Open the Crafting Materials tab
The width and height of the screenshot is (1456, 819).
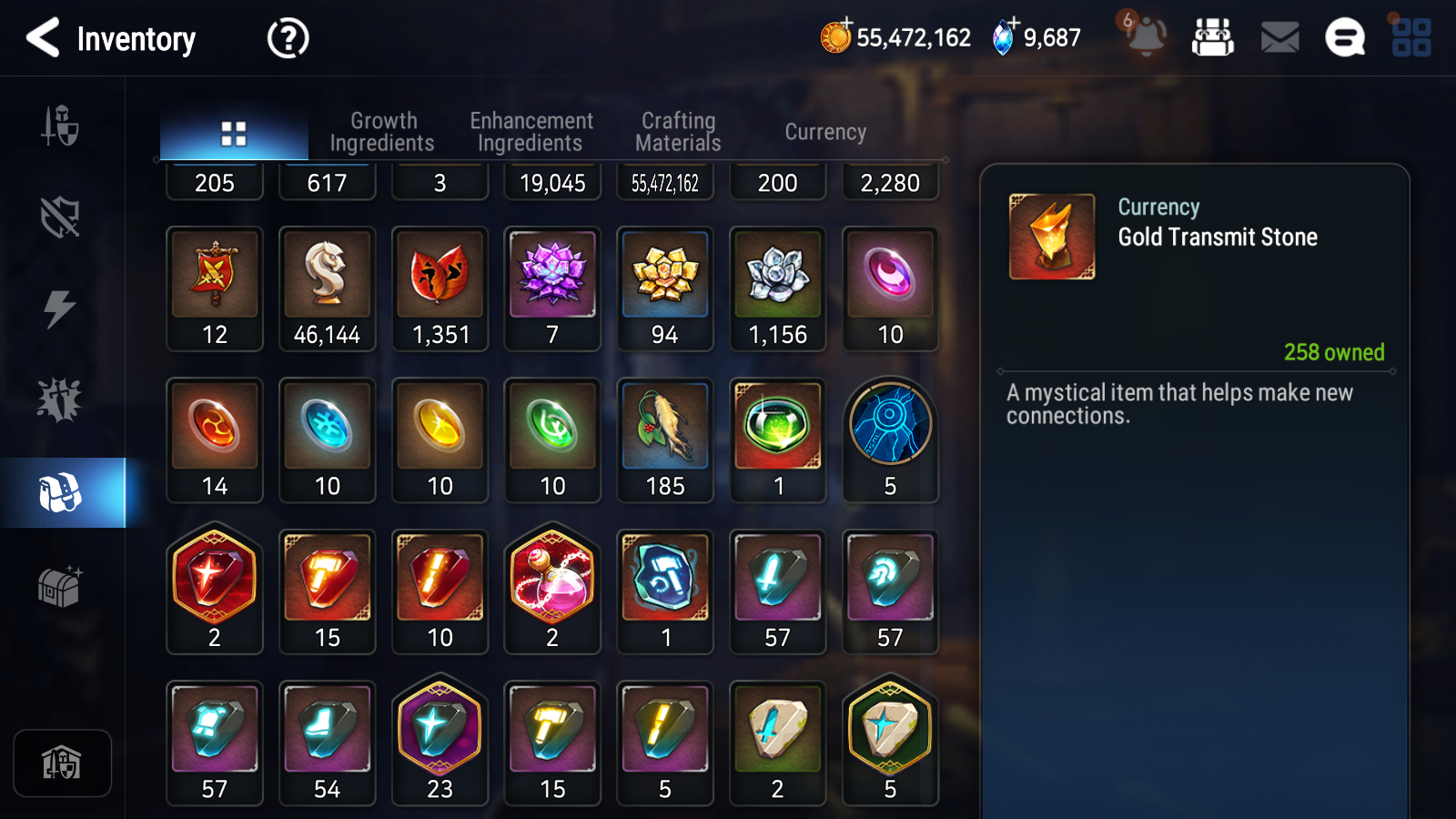click(678, 131)
